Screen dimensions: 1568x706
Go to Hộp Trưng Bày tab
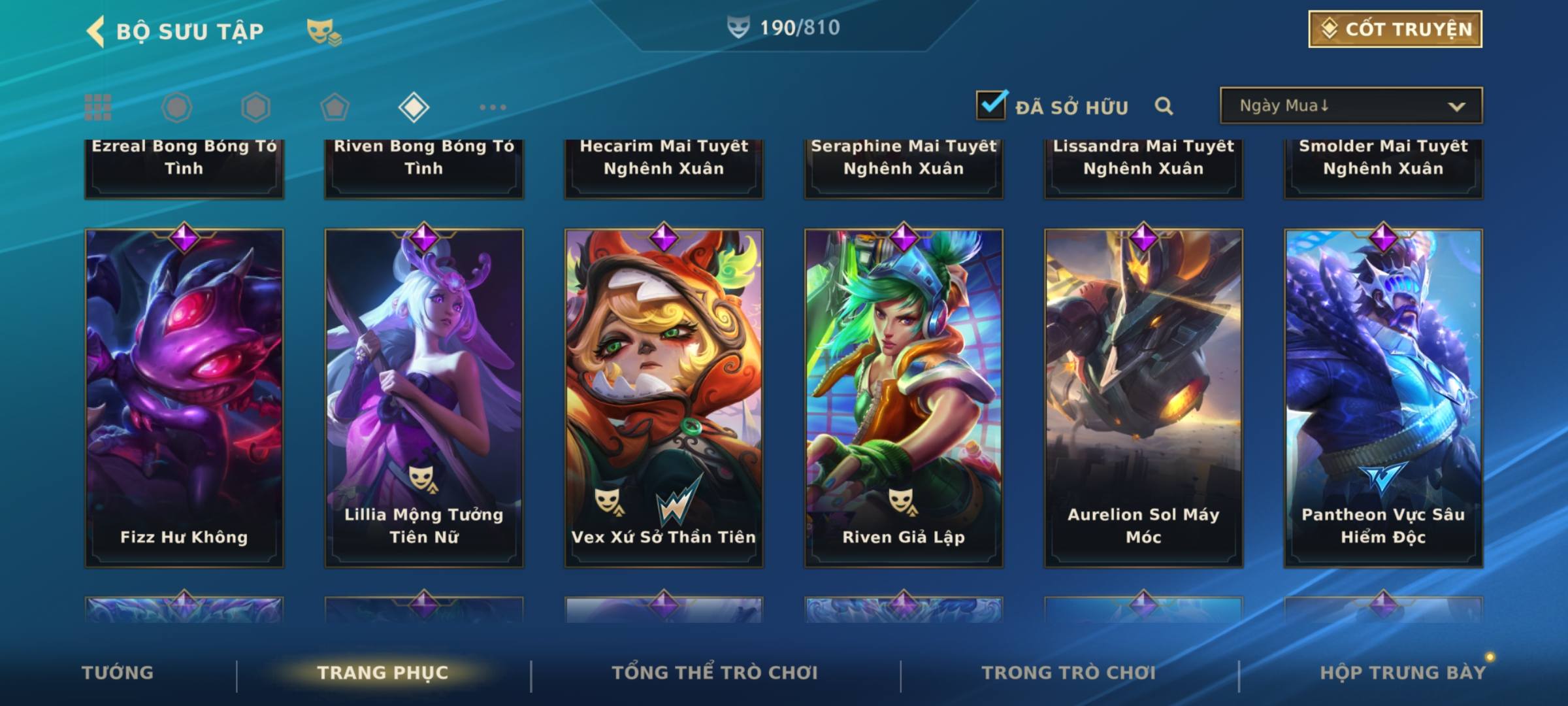tap(1403, 673)
